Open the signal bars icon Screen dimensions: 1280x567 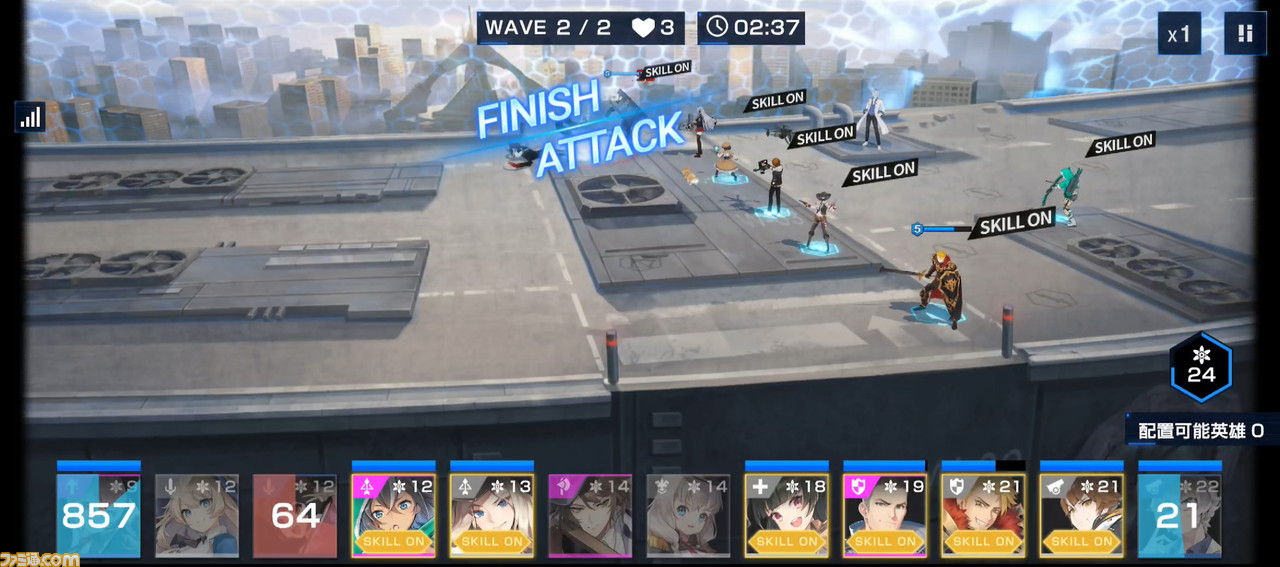point(30,117)
